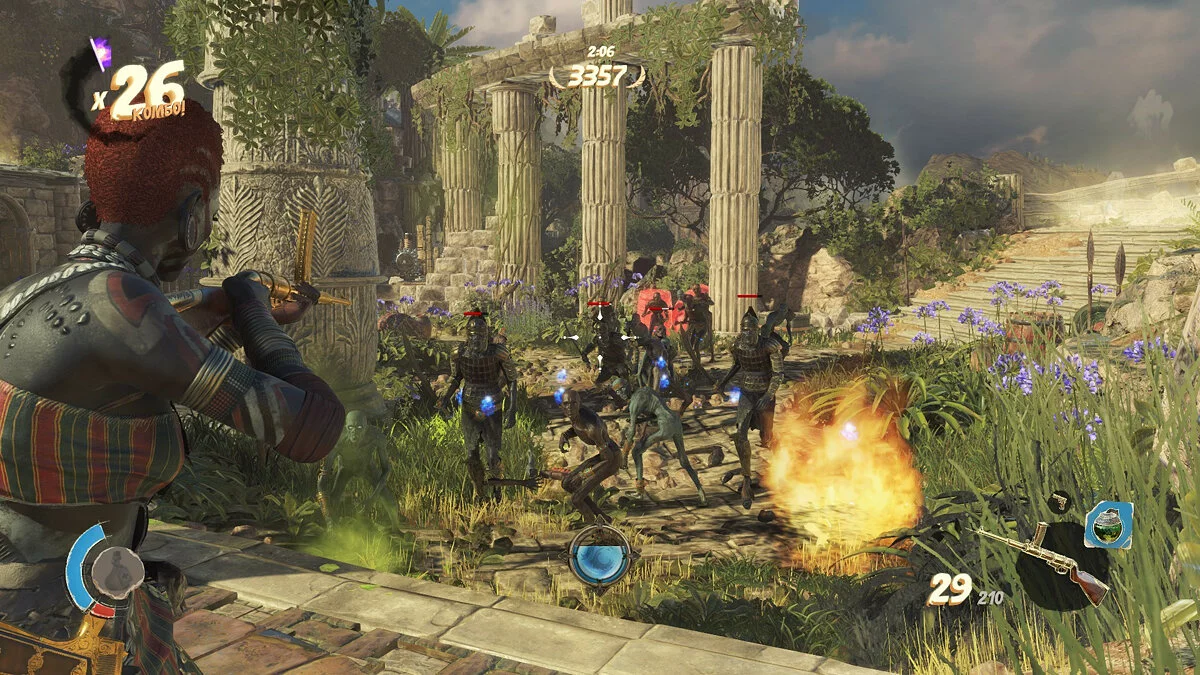Viewport: 1200px width, 675px height.
Task: Choose the green grenade item icon
Action: pos(1109,525)
